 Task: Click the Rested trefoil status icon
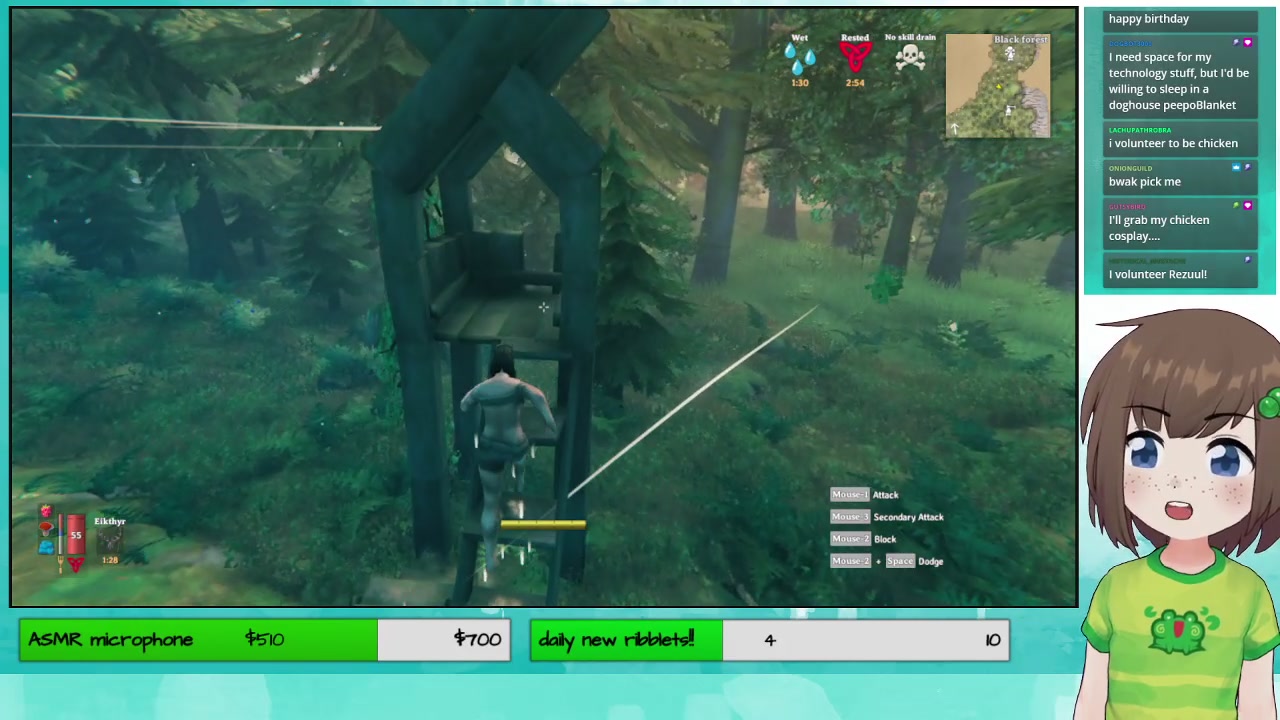(x=855, y=55)
